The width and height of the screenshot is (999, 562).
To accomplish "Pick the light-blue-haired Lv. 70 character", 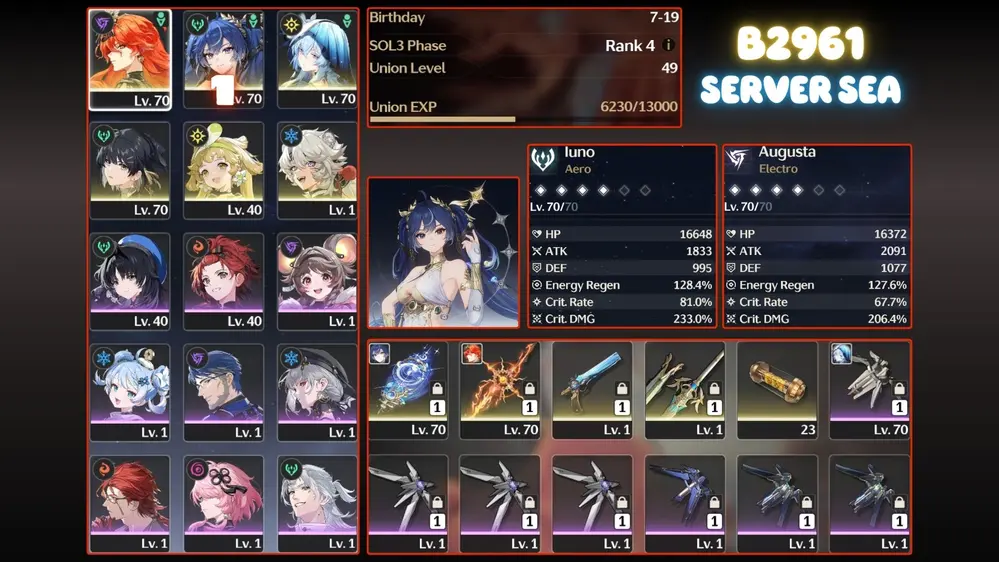I will point(316,58).
